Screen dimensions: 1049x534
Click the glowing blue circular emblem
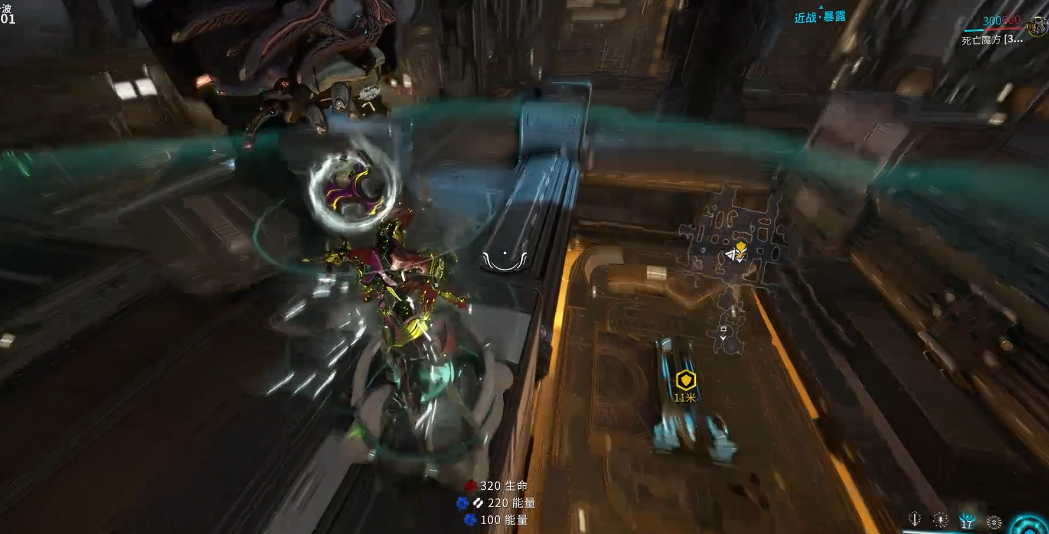point(1030,523)
